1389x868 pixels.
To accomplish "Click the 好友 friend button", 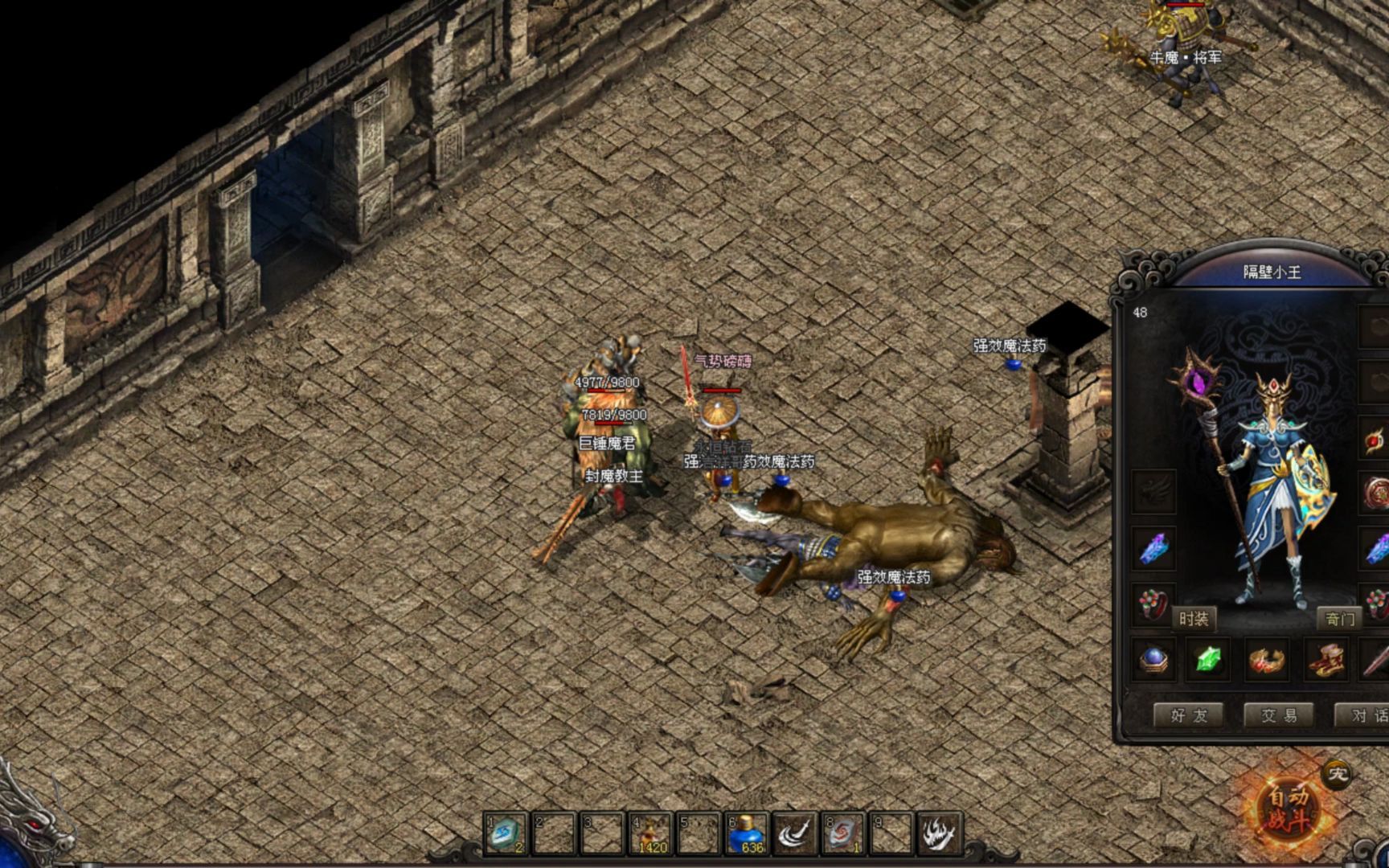I will pos(1188,714).
